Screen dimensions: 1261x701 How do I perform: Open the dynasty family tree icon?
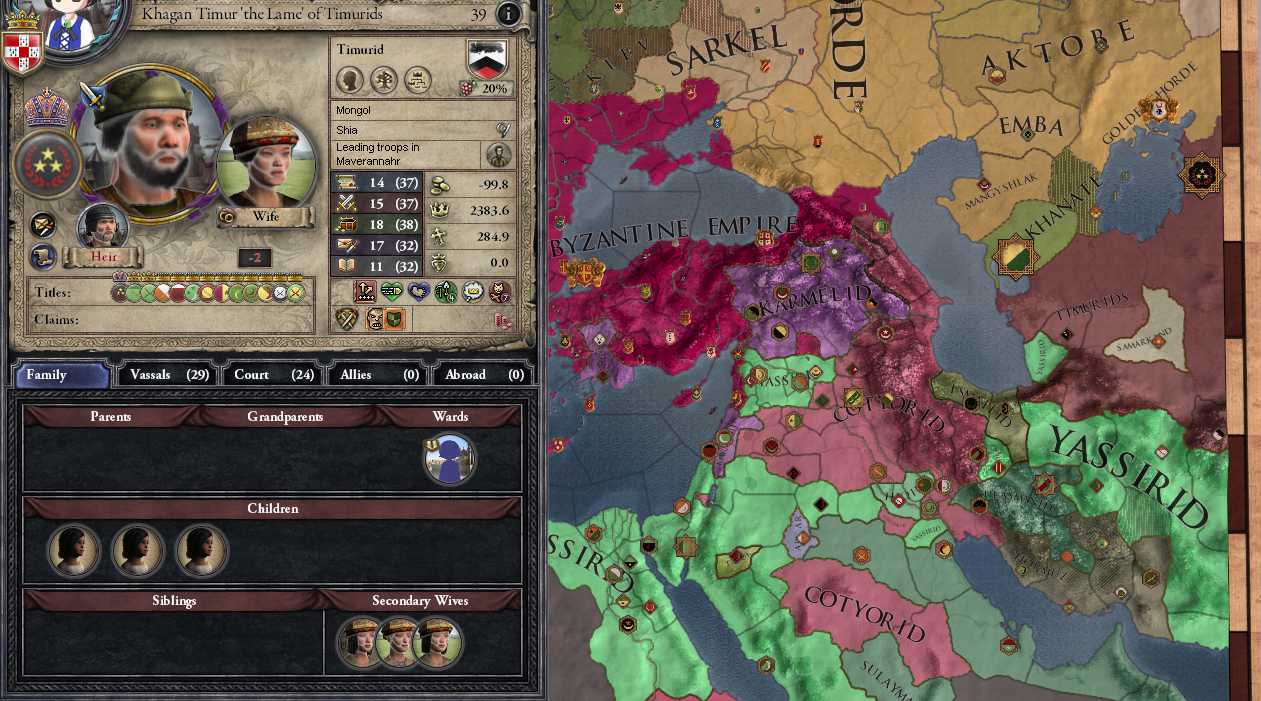click(384, 79)
